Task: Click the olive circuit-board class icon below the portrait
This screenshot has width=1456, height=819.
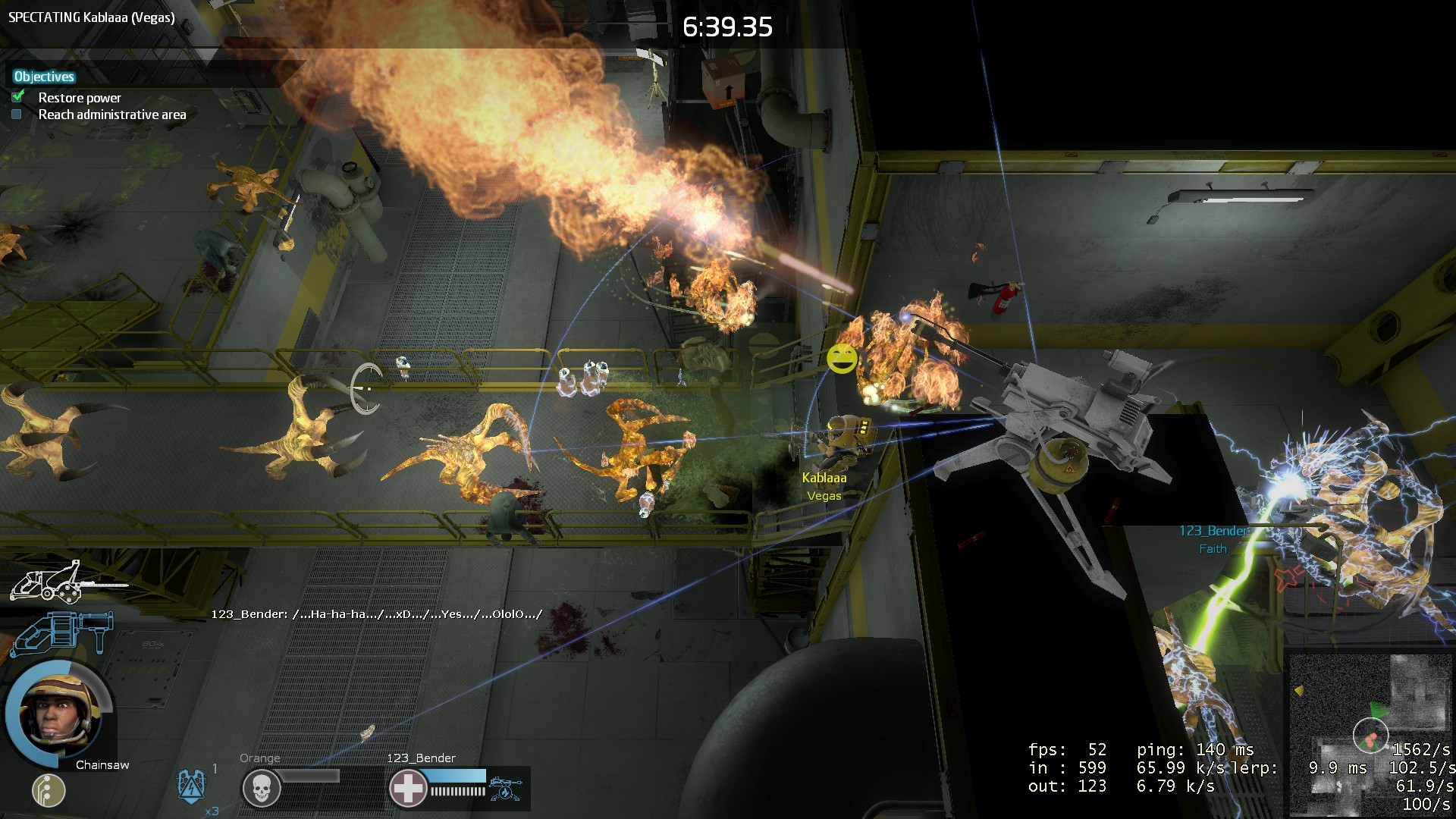Action: coord(47,791)
